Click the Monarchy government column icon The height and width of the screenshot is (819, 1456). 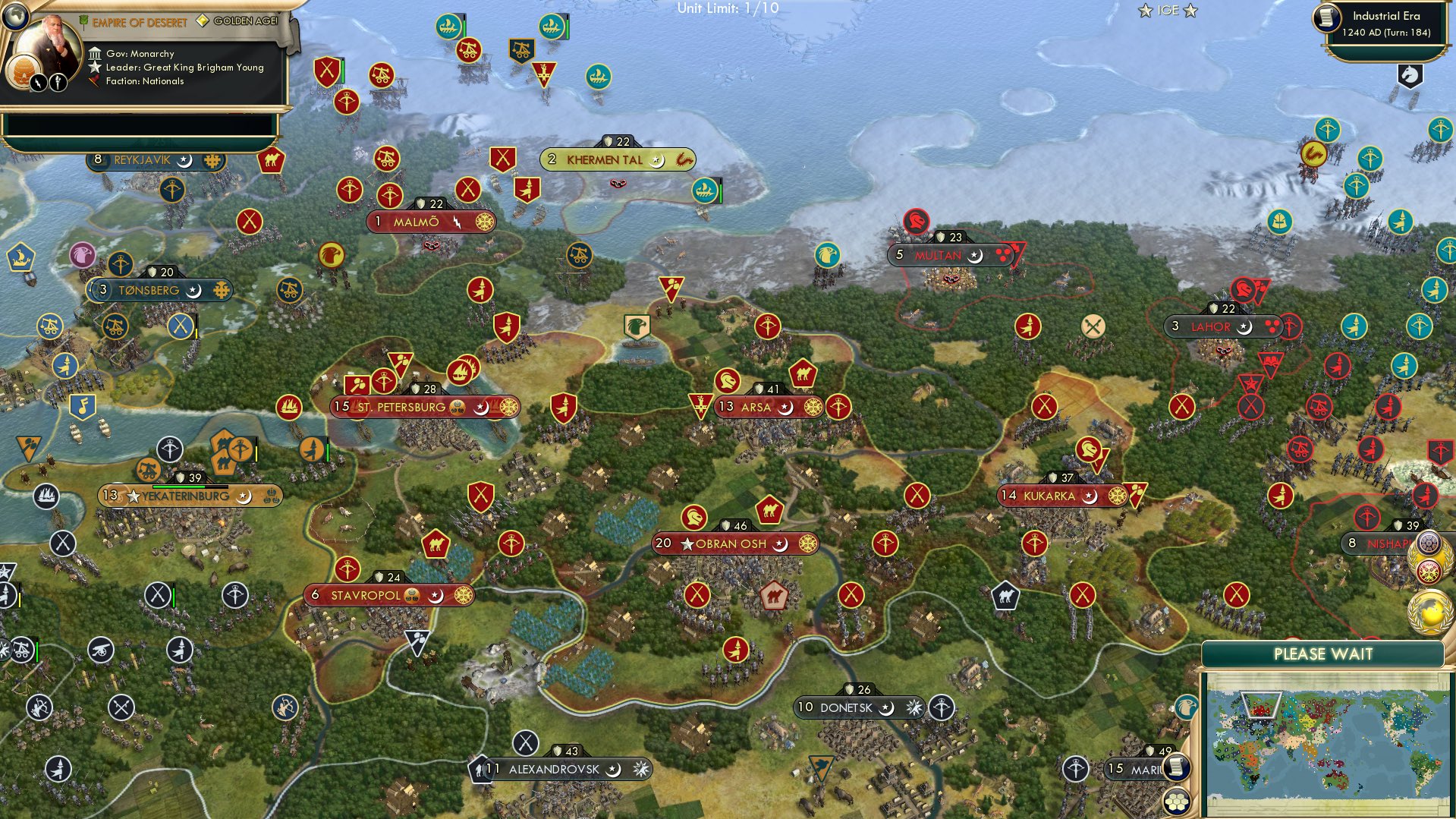point(95,53)
